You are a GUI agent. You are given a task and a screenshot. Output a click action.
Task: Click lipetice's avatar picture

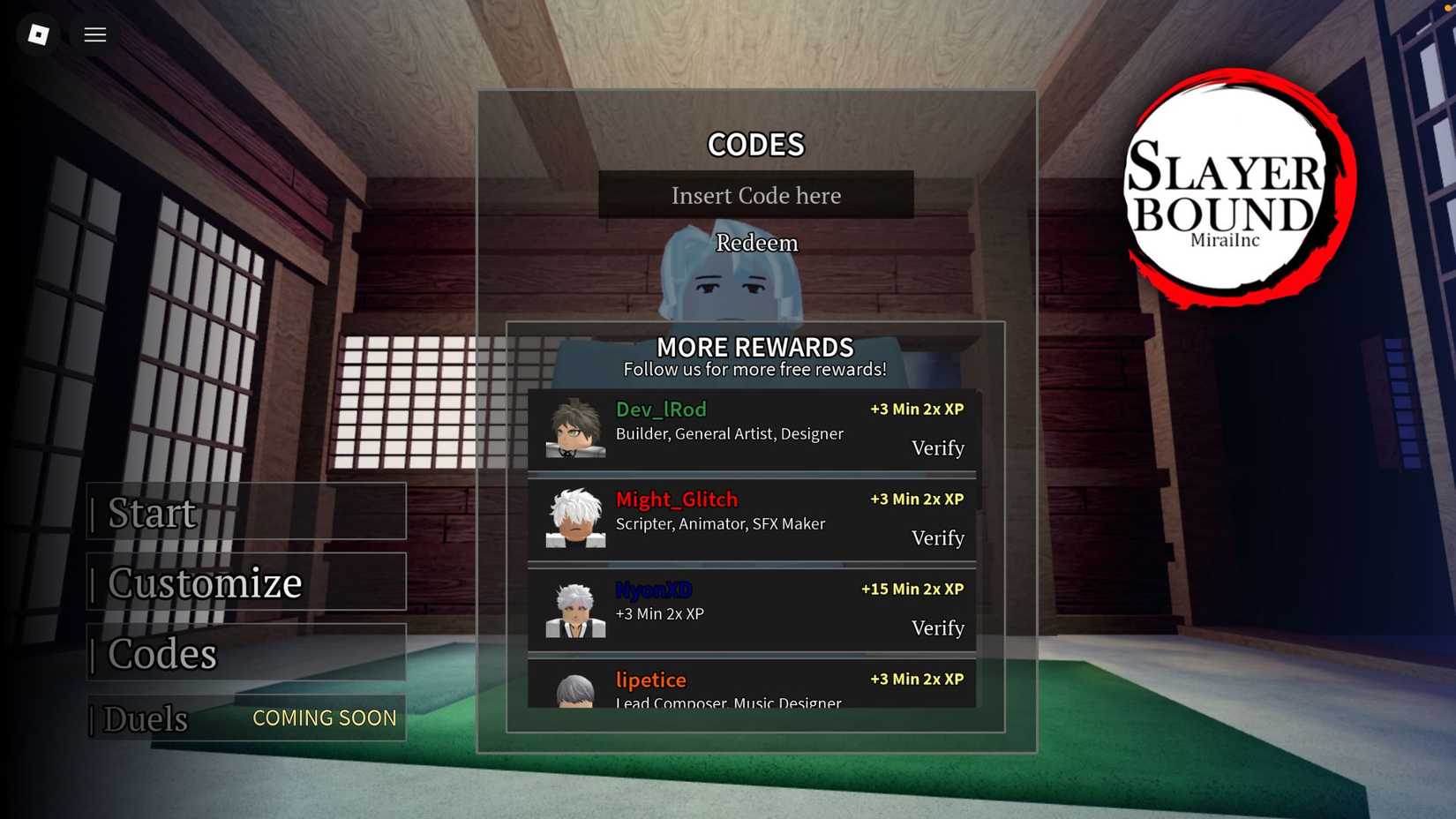[575, 693]
